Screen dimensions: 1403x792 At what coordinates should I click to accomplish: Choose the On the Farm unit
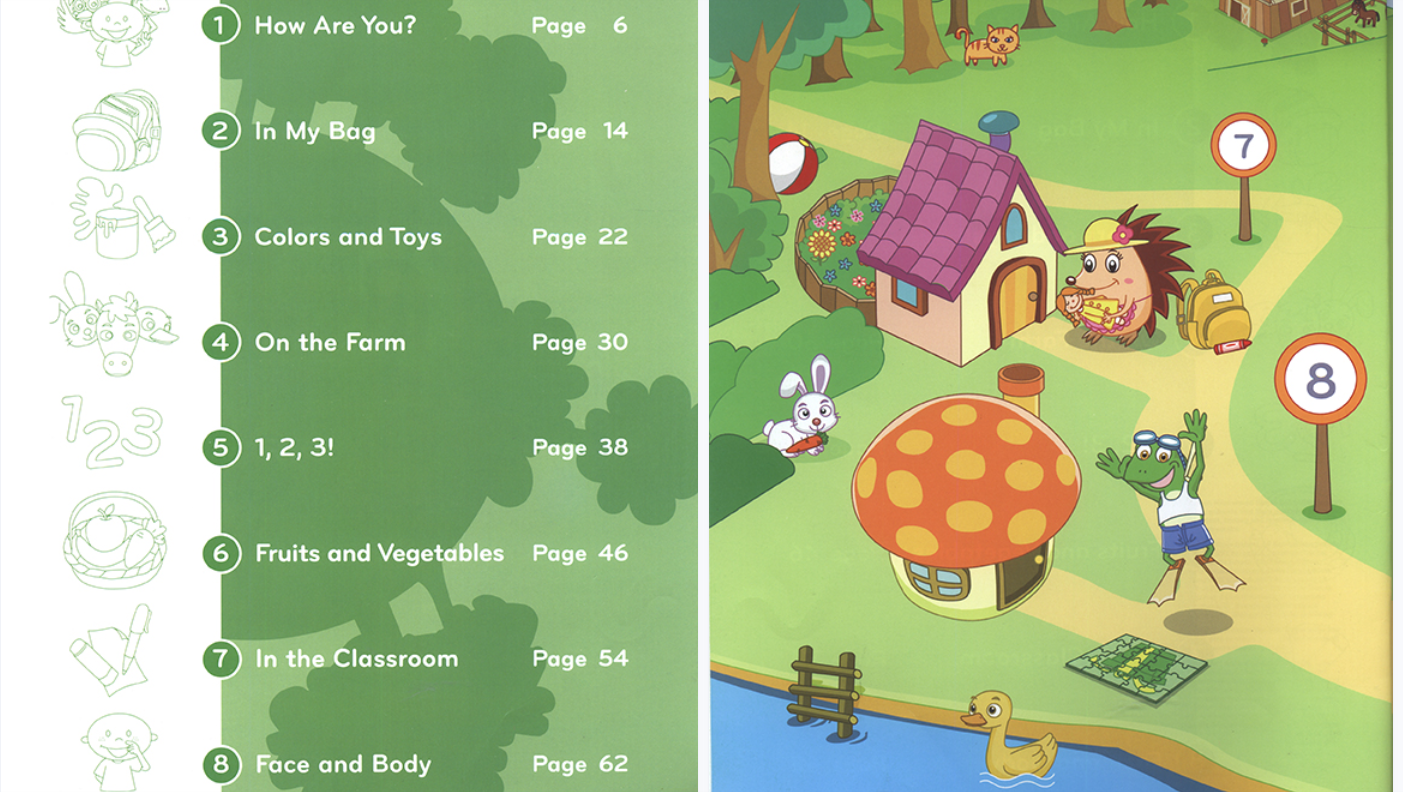coord(330,342)
